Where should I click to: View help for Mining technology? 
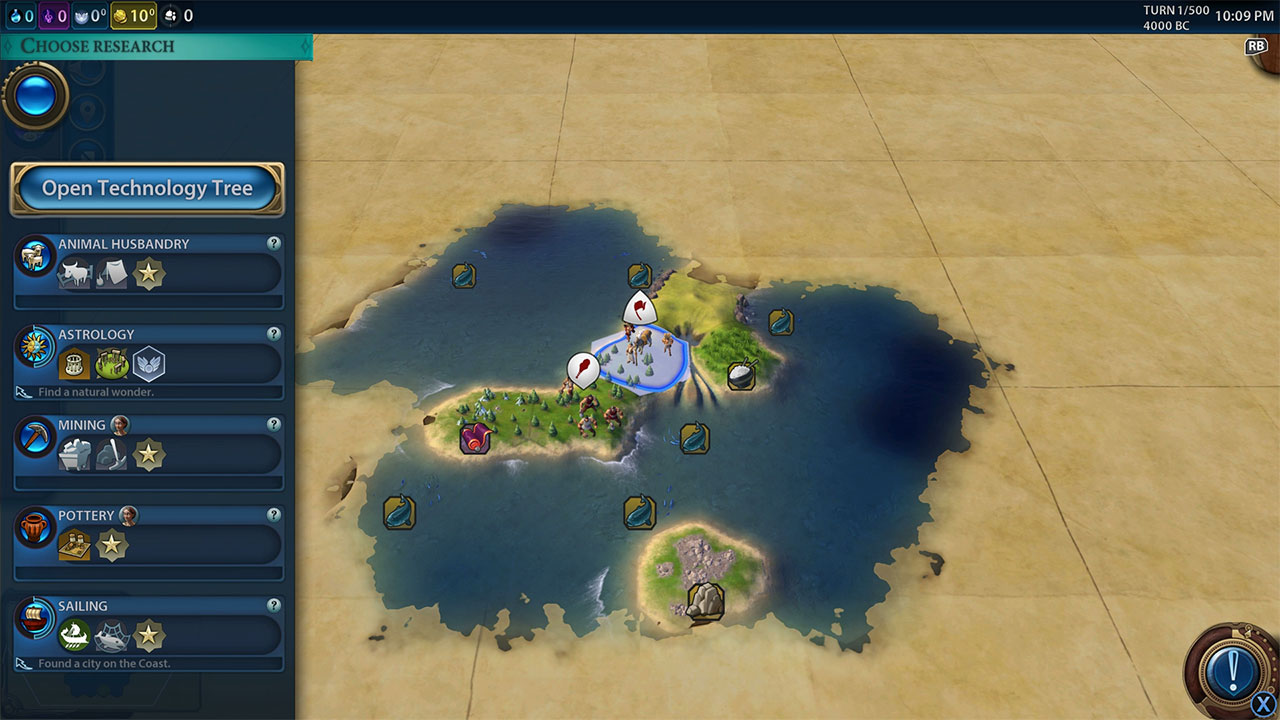pos(273,425)
